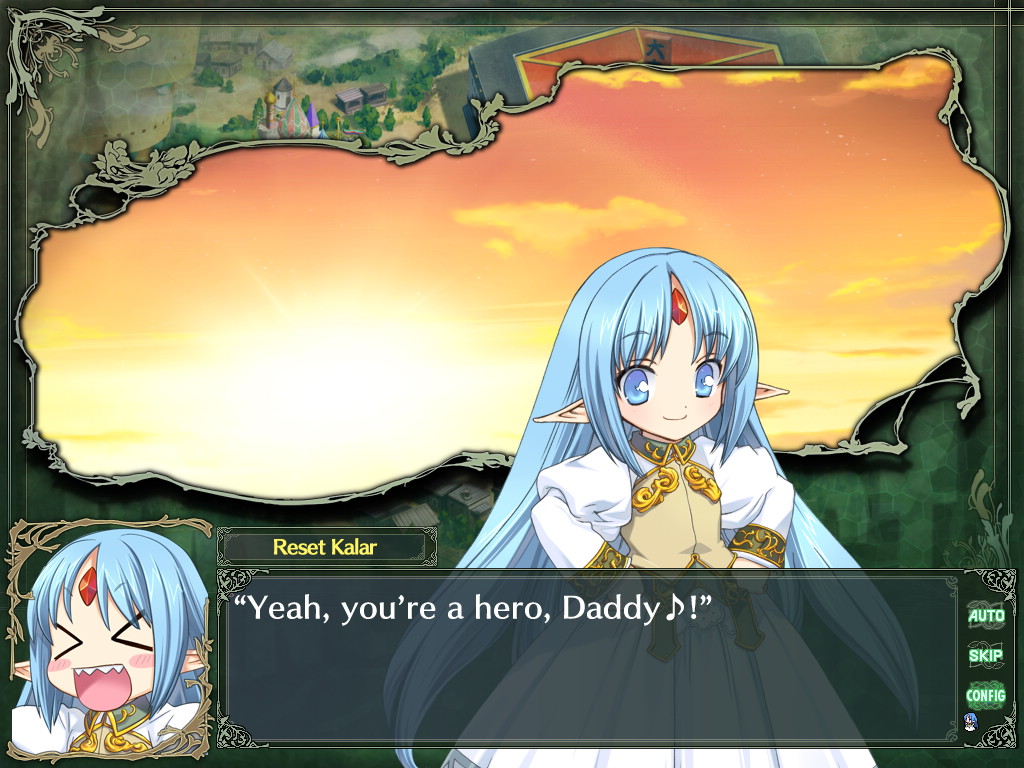Click the tiny blue-haired chibi icon under CONFIG
Image resolution: width=1024 pixels, height=768 pixels.
click(x=969, y=721)
